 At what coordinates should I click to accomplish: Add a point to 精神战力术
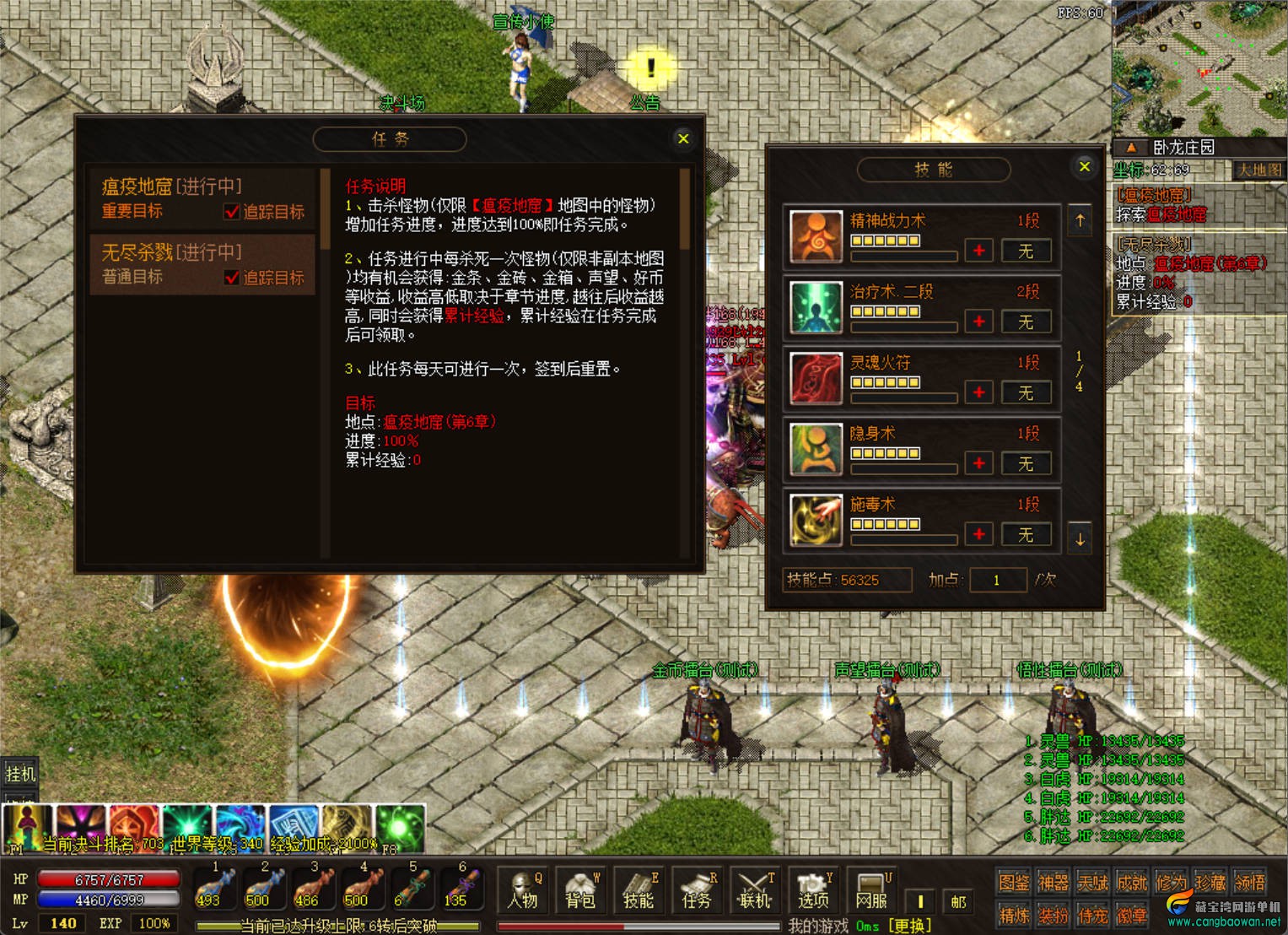[x=978, y=251]
